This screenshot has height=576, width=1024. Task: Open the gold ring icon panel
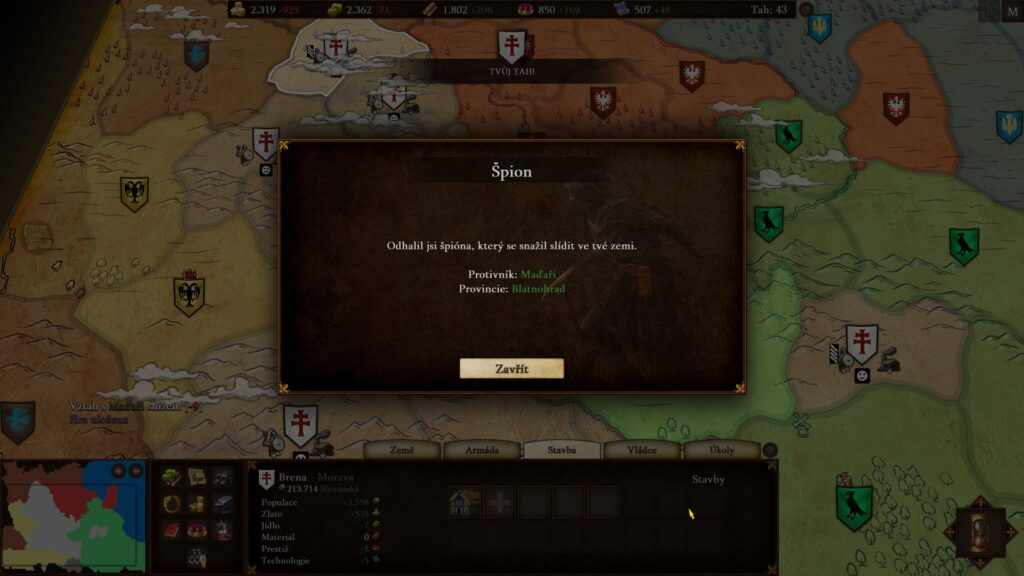tap(172, 503)
